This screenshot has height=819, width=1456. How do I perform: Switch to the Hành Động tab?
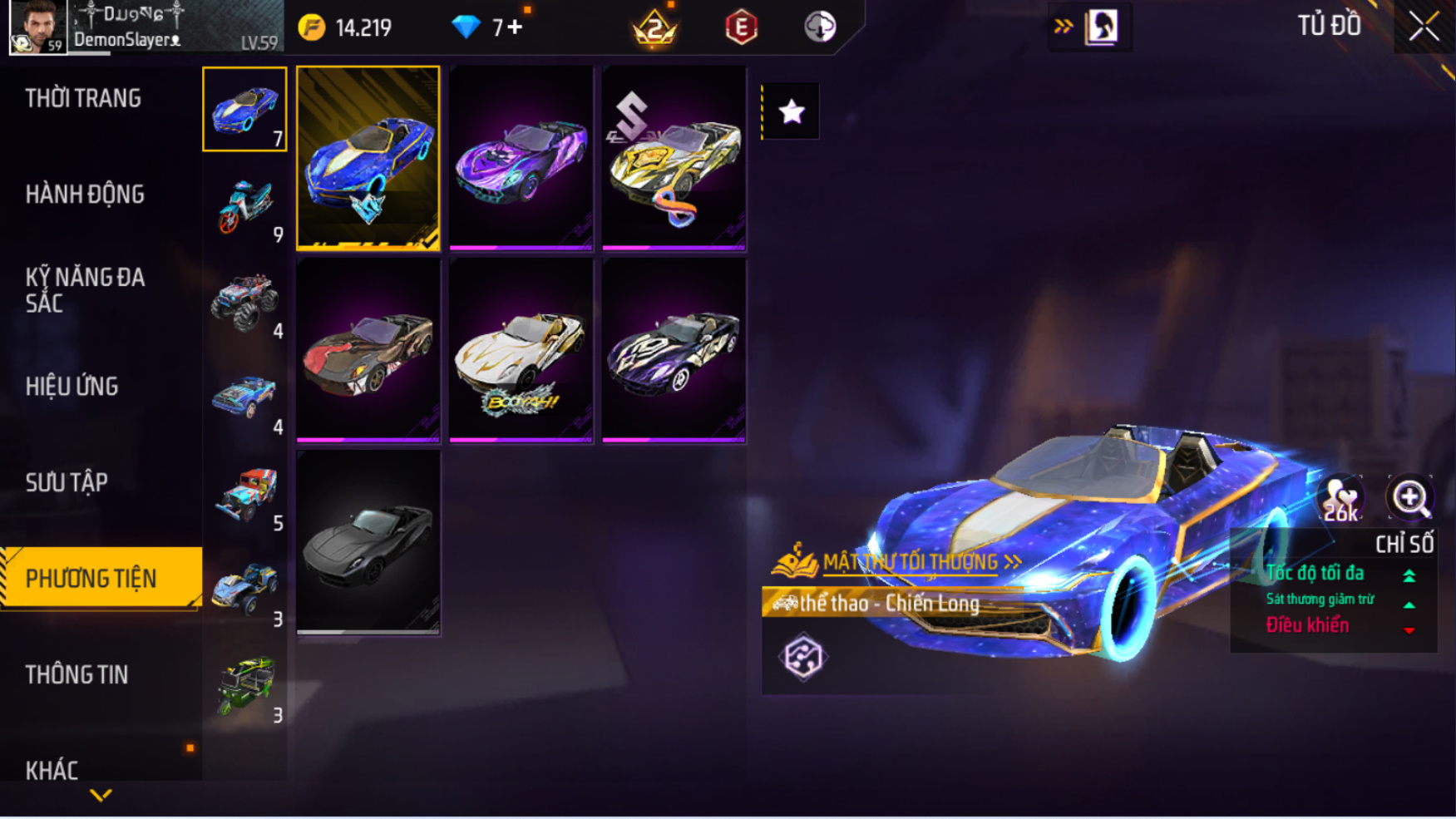85,195
